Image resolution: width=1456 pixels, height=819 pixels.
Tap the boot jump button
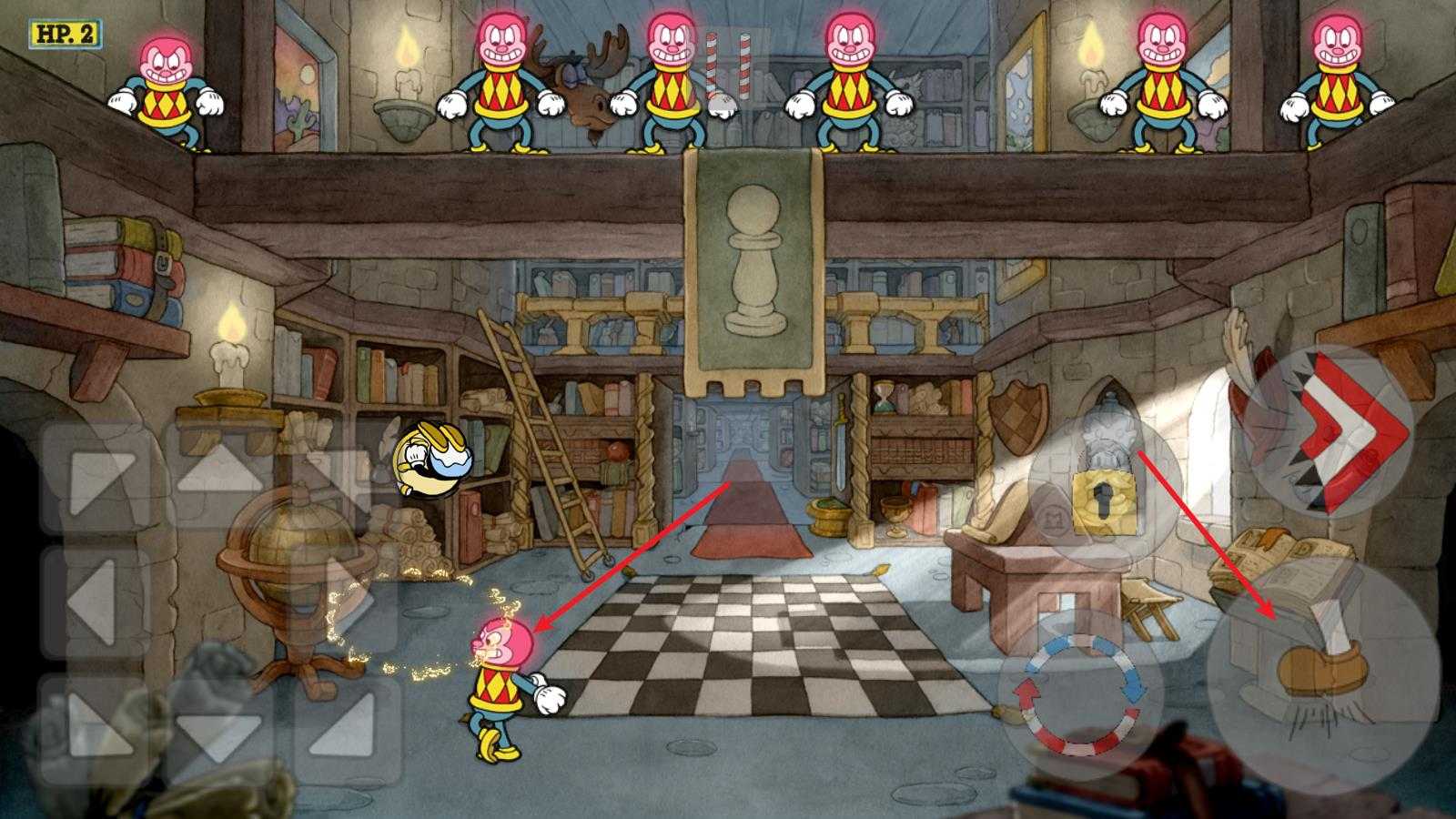1323,675
